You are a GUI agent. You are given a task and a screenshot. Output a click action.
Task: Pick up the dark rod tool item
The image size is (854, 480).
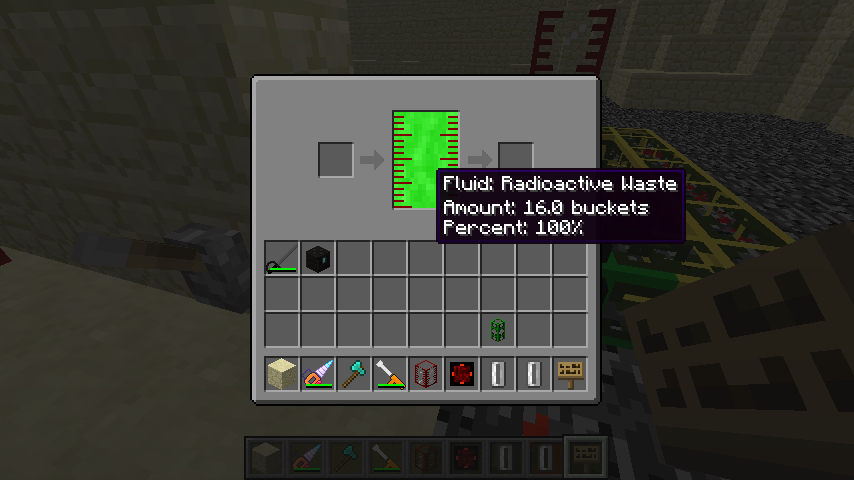coord(282,258)
